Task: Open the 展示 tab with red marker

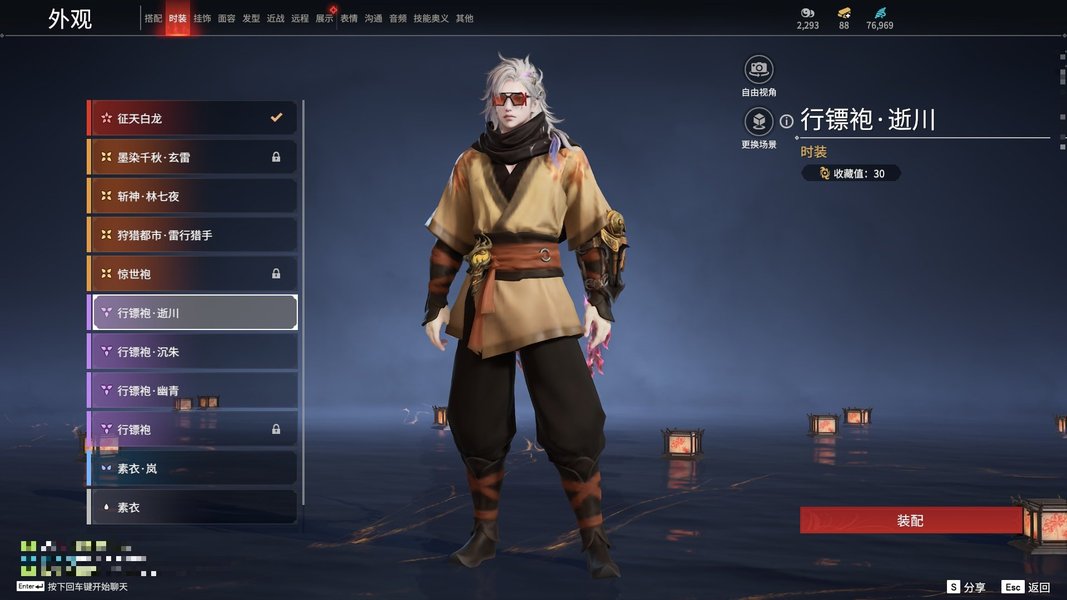Action: tap(324, 19)
